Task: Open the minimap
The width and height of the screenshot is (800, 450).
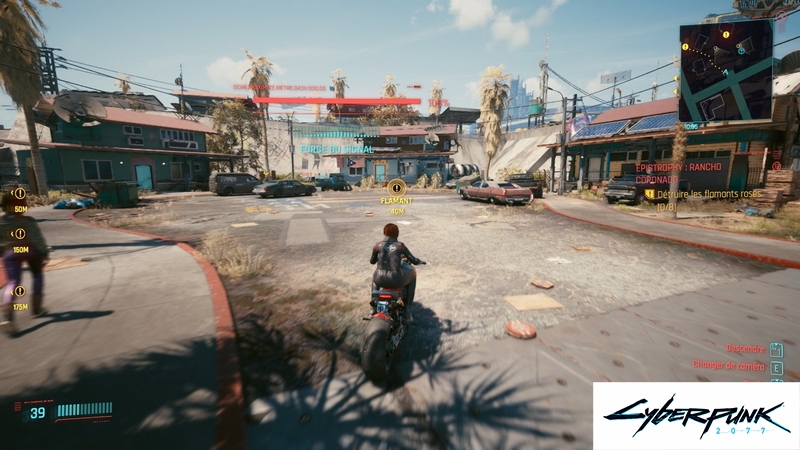Action: [x=725, y=70]
